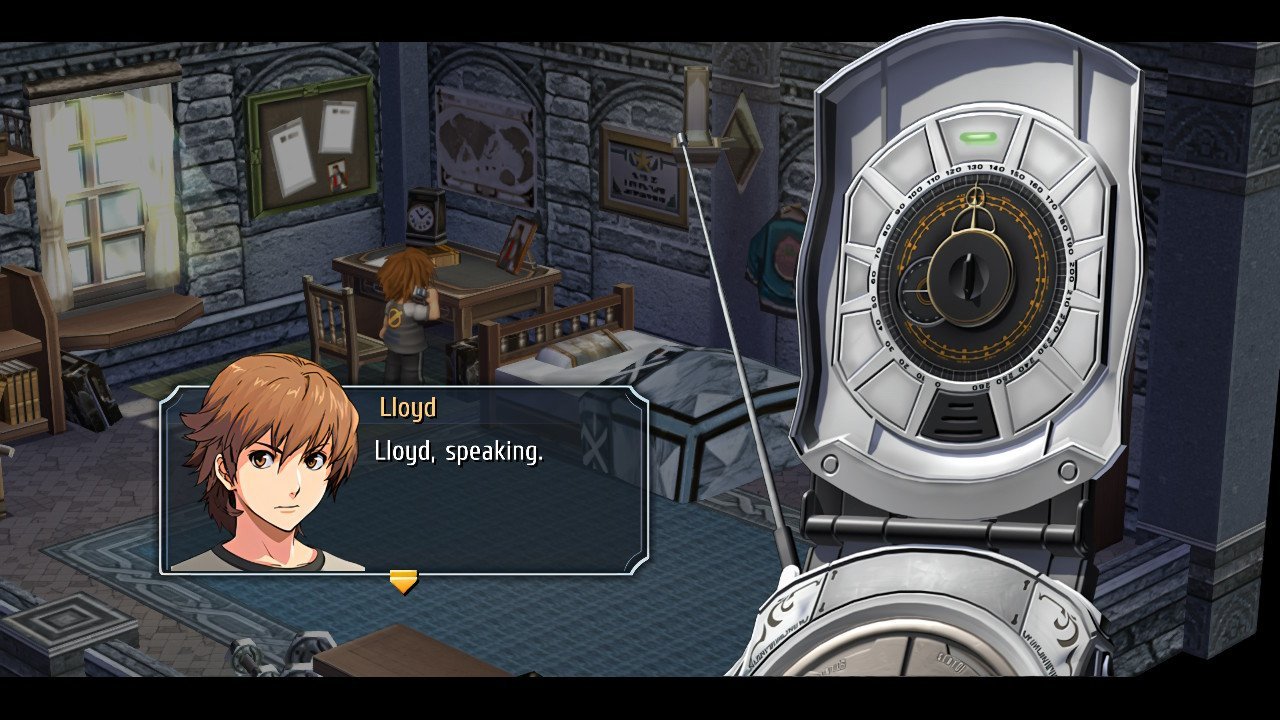Screen dimensions: 1280x720
Task: Advance dialogue with the yellow arrow indicator
Action: (403, 581)
